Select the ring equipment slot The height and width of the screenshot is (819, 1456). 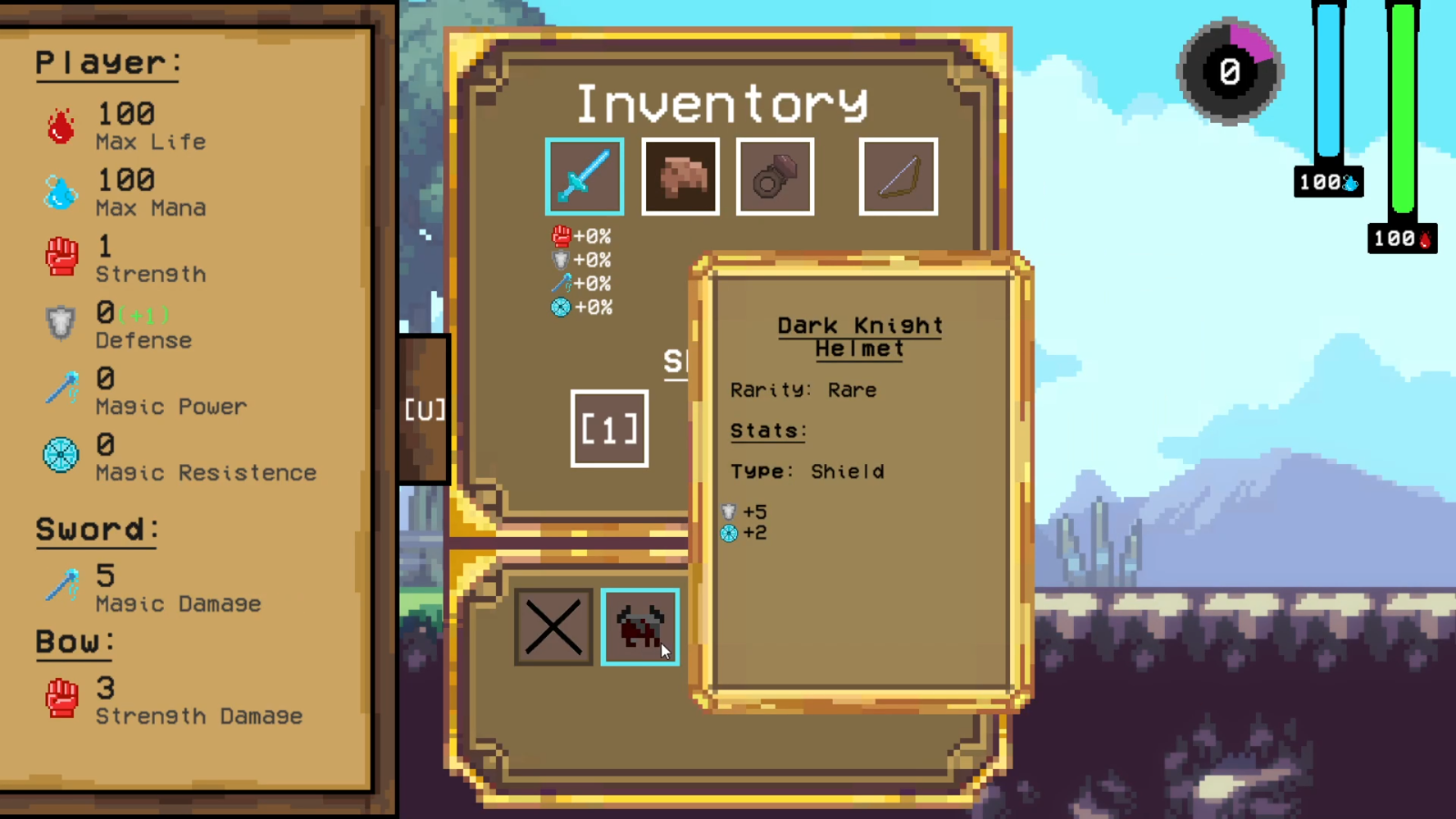click(x=775, y=177)
